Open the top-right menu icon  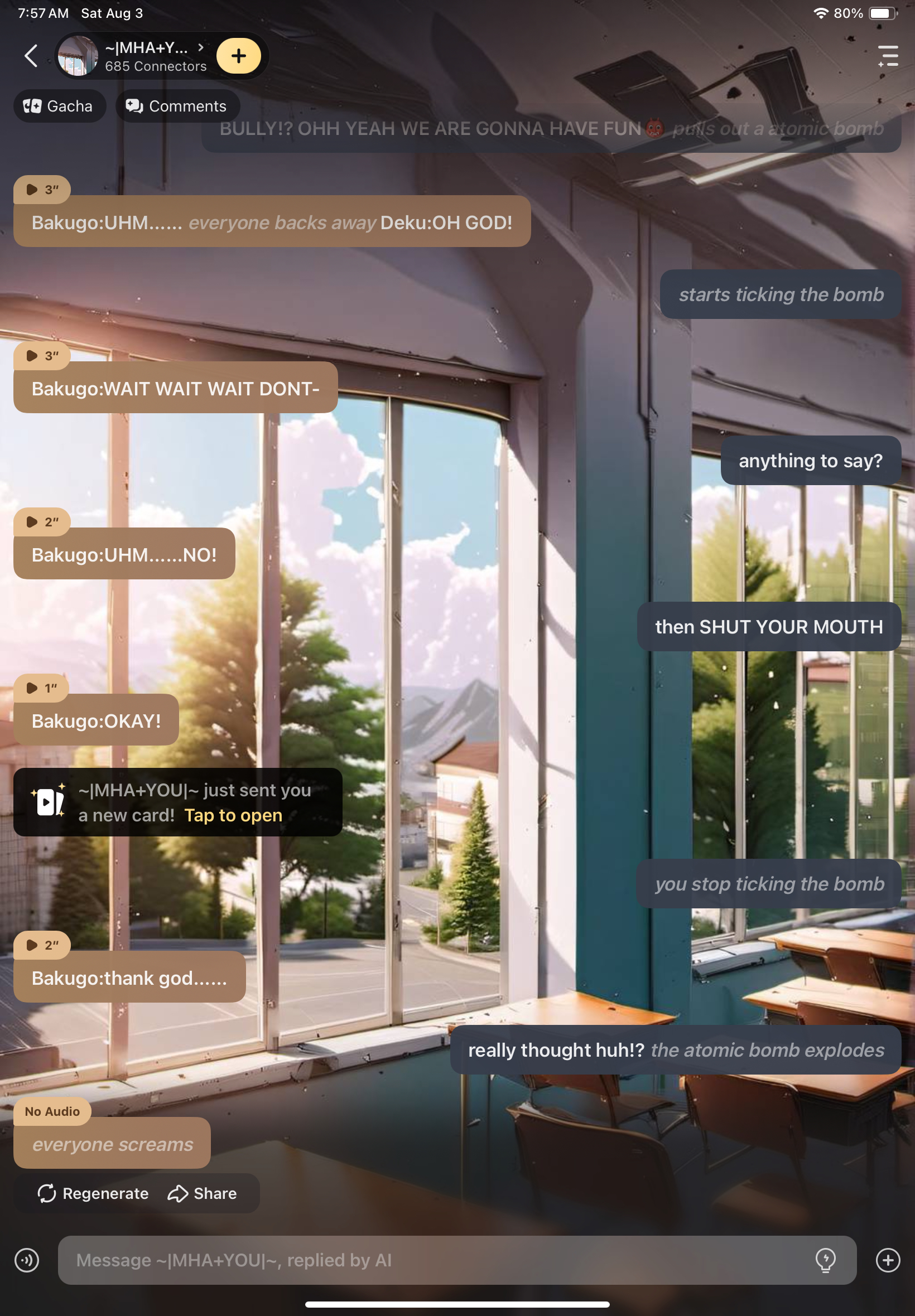pyautogui.click(x=888, y=56)
